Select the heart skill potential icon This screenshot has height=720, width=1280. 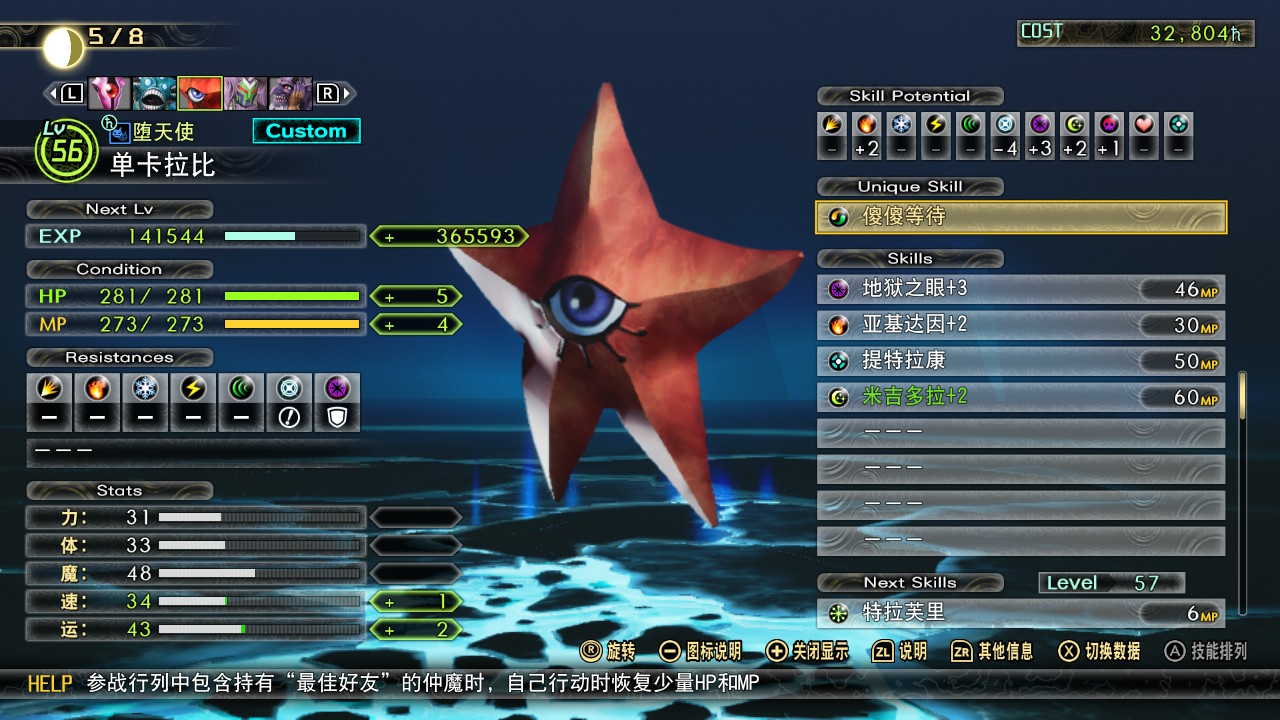(1145, 125)
